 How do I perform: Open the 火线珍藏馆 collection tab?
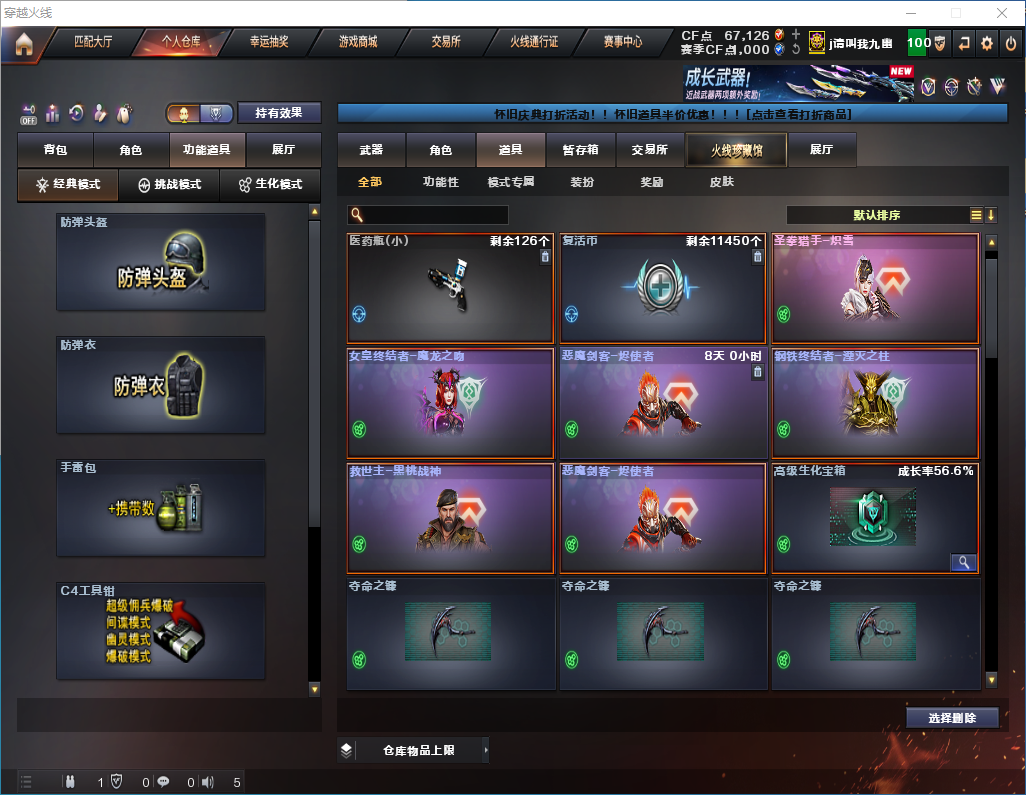pos(735,150)
